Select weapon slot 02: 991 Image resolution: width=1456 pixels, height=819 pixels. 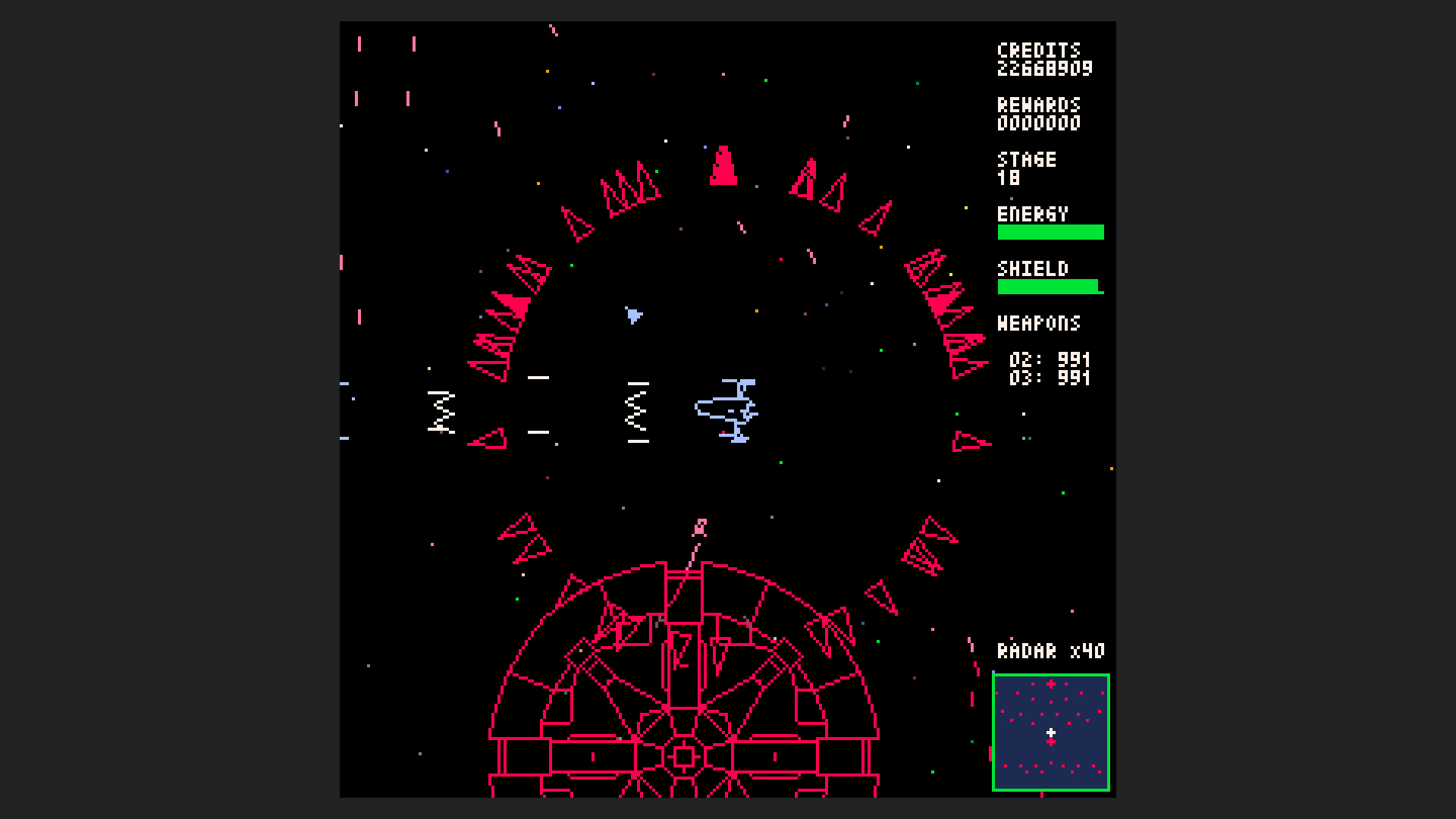tap(1050, 361)
